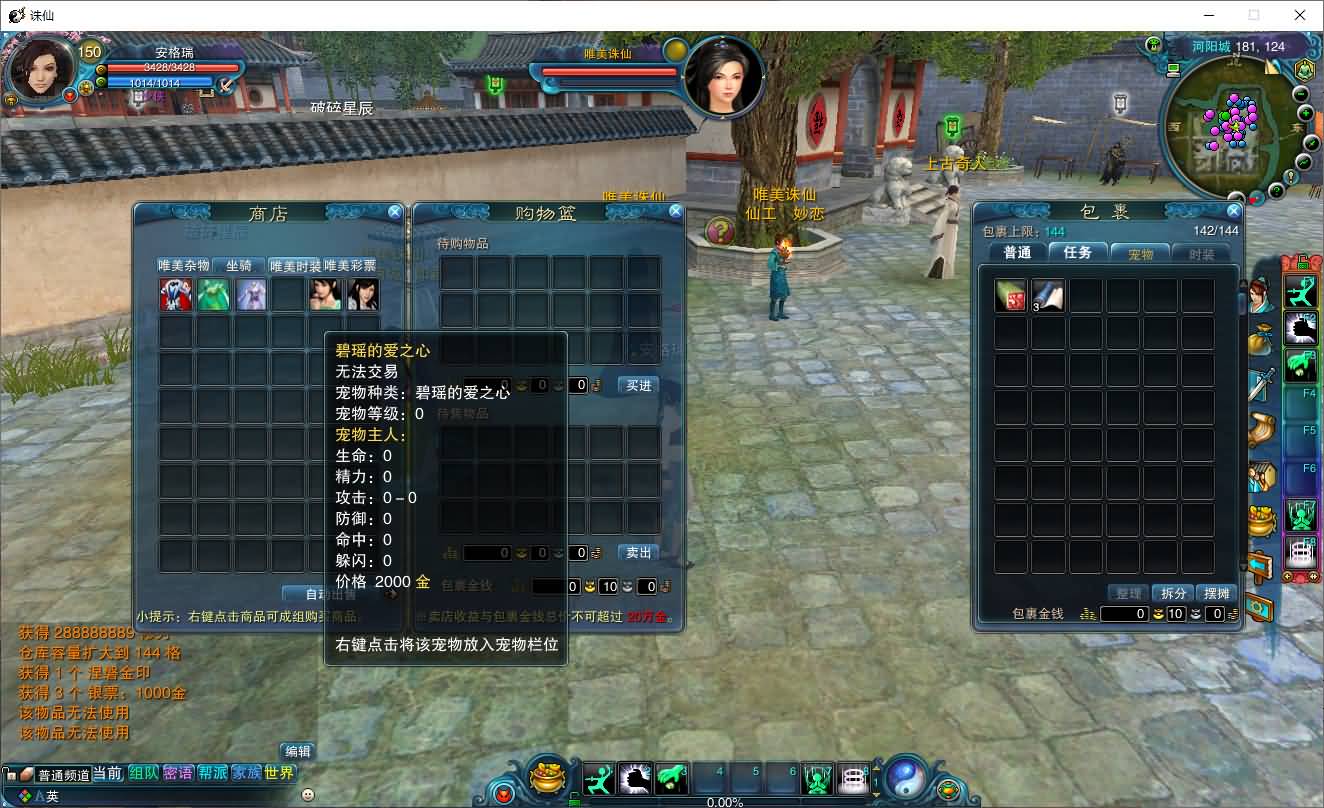The height and width of the screenshot is (808, 1324).
Task: Select the stacked scroll item in bag
Action: pyautogui.click(x=1047, y=295)
